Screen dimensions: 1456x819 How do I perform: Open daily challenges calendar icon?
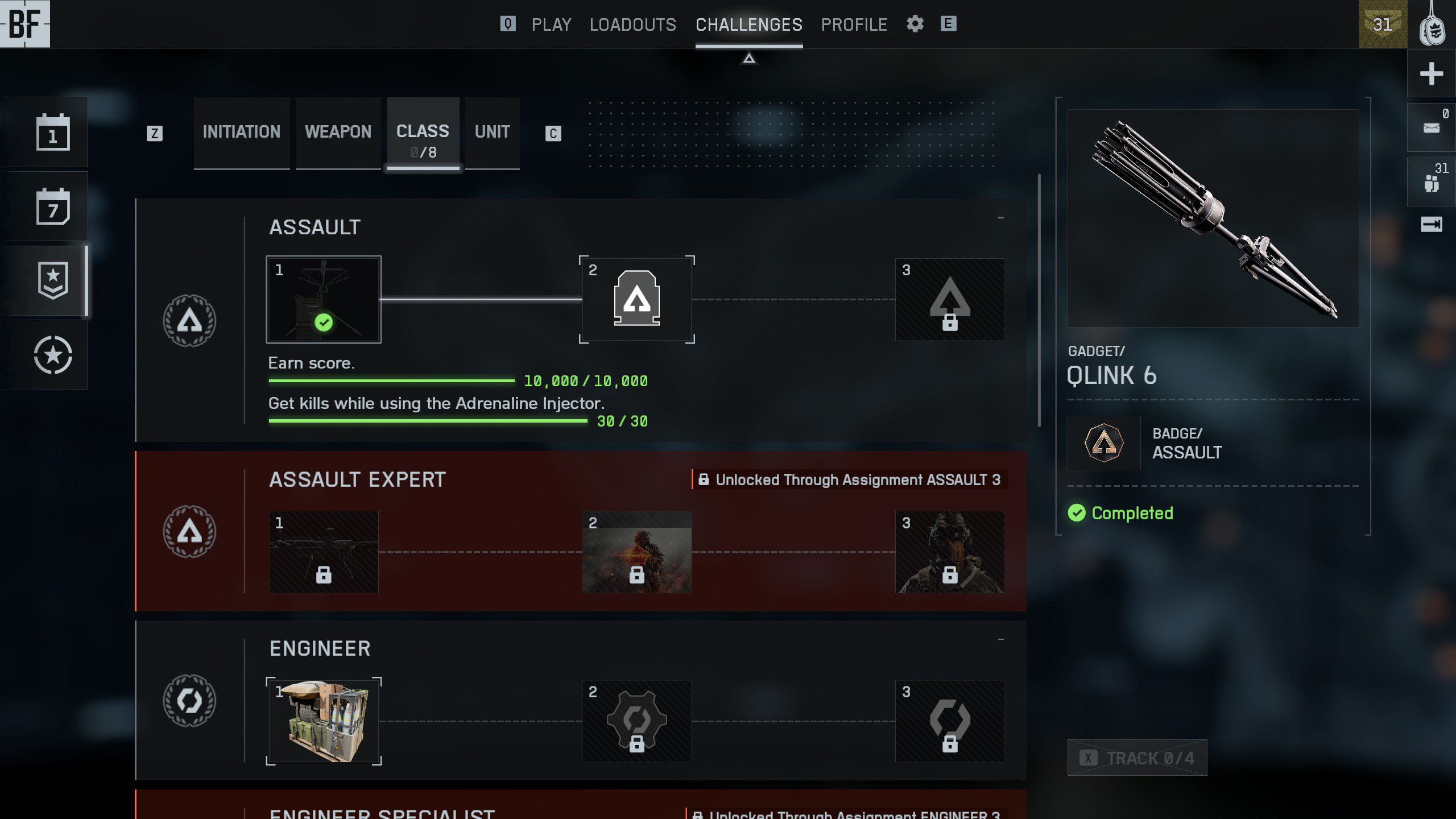[x=53, y=133]
